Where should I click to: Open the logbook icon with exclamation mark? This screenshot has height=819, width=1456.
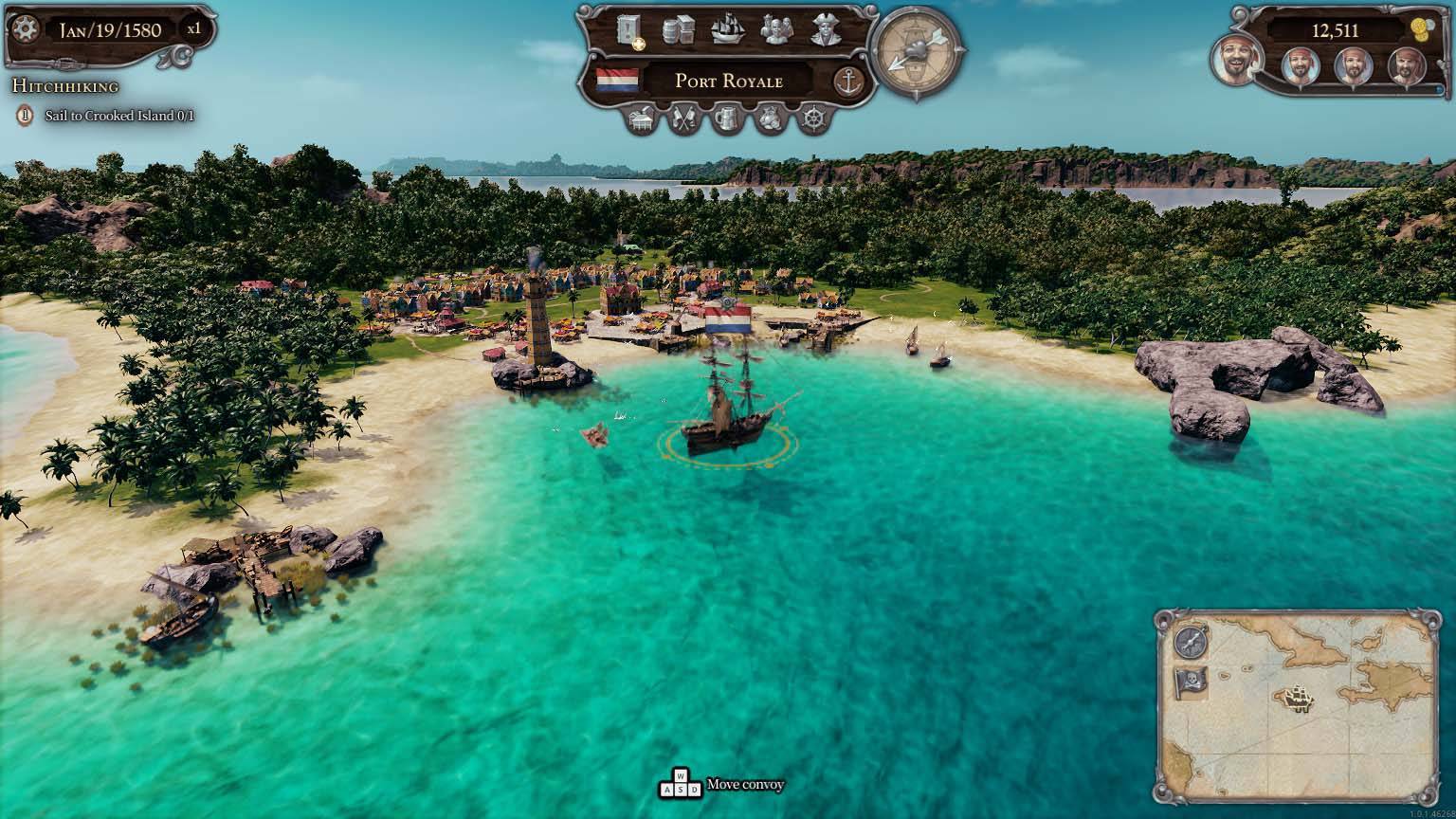629,32
